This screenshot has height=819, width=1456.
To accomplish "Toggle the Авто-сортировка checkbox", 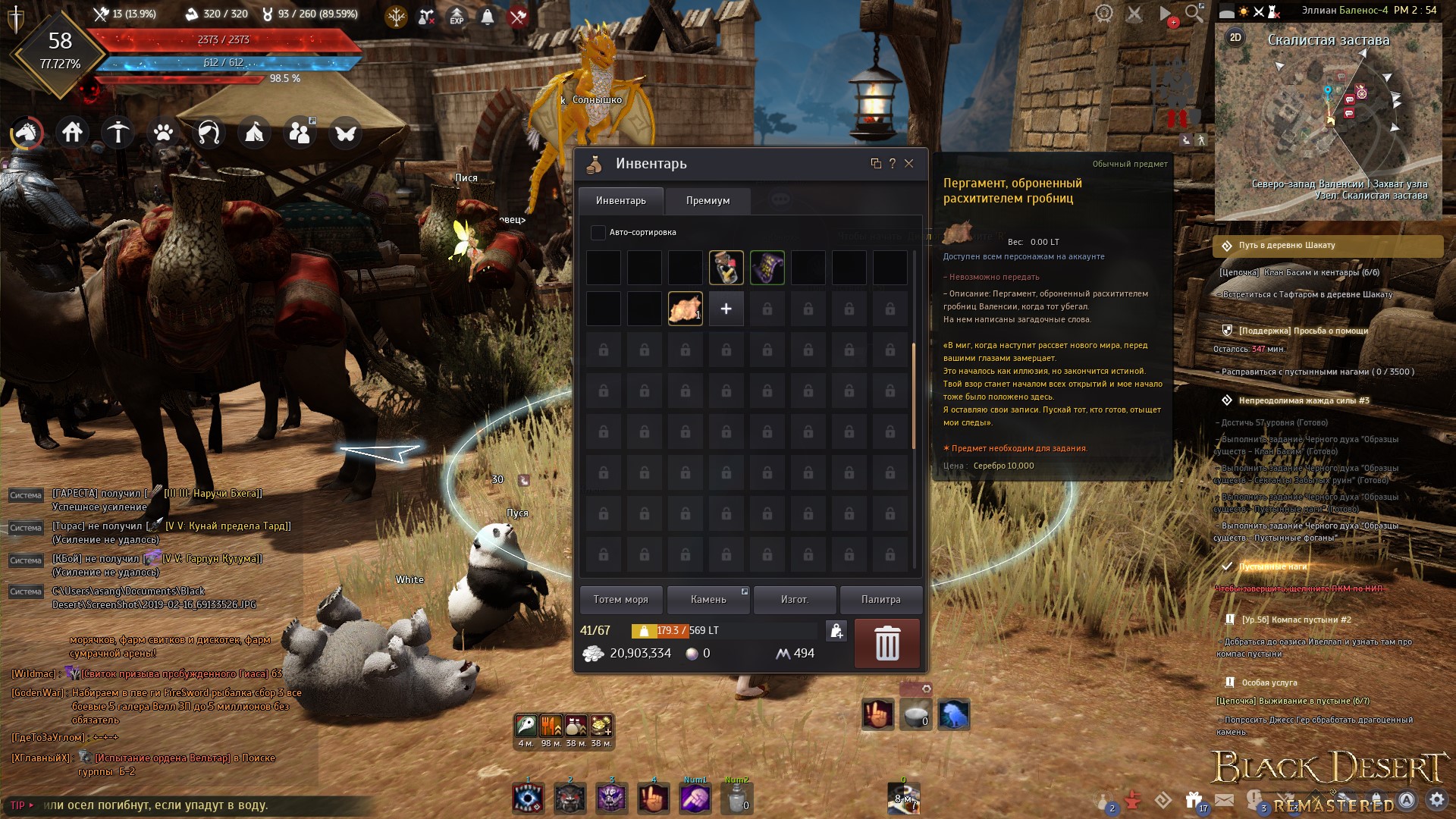I will [598, 233].
